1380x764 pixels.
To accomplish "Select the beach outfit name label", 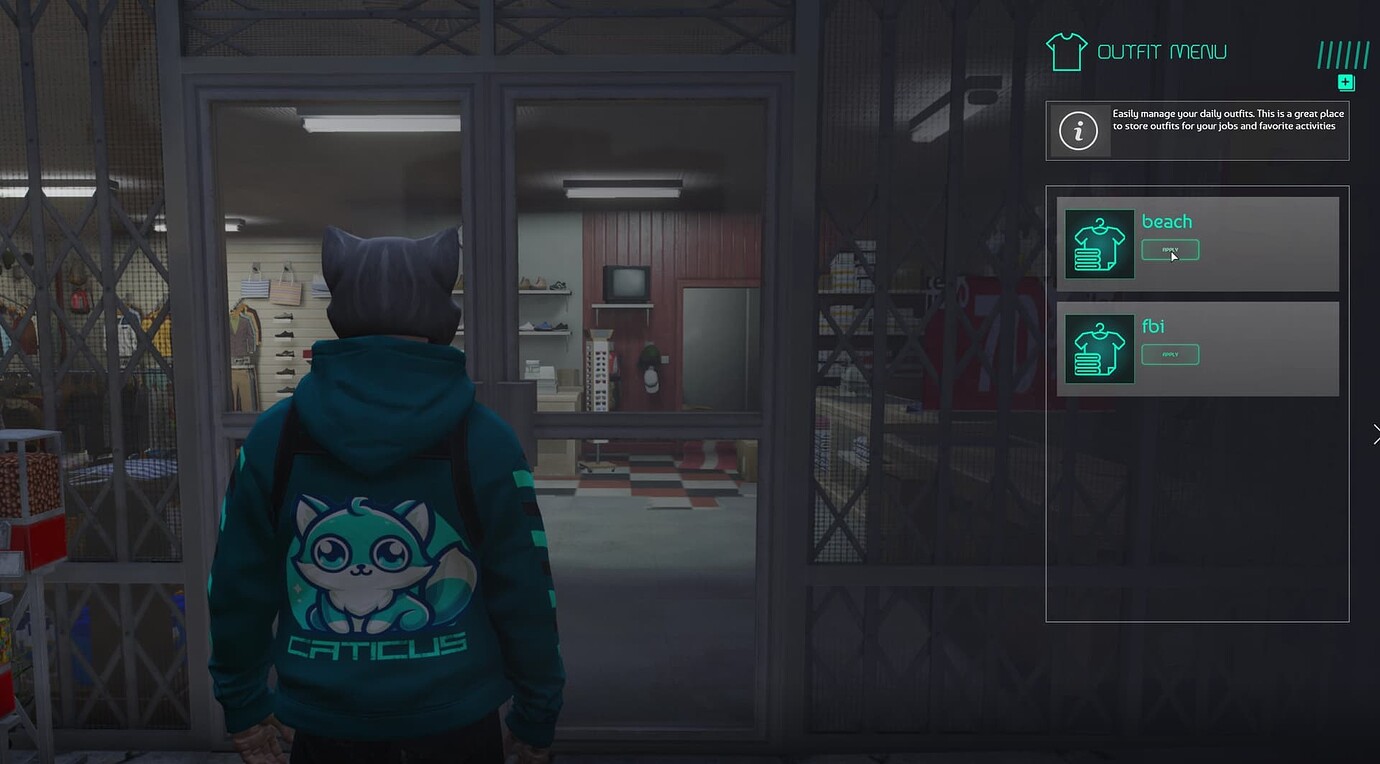I will [1166, 221].
